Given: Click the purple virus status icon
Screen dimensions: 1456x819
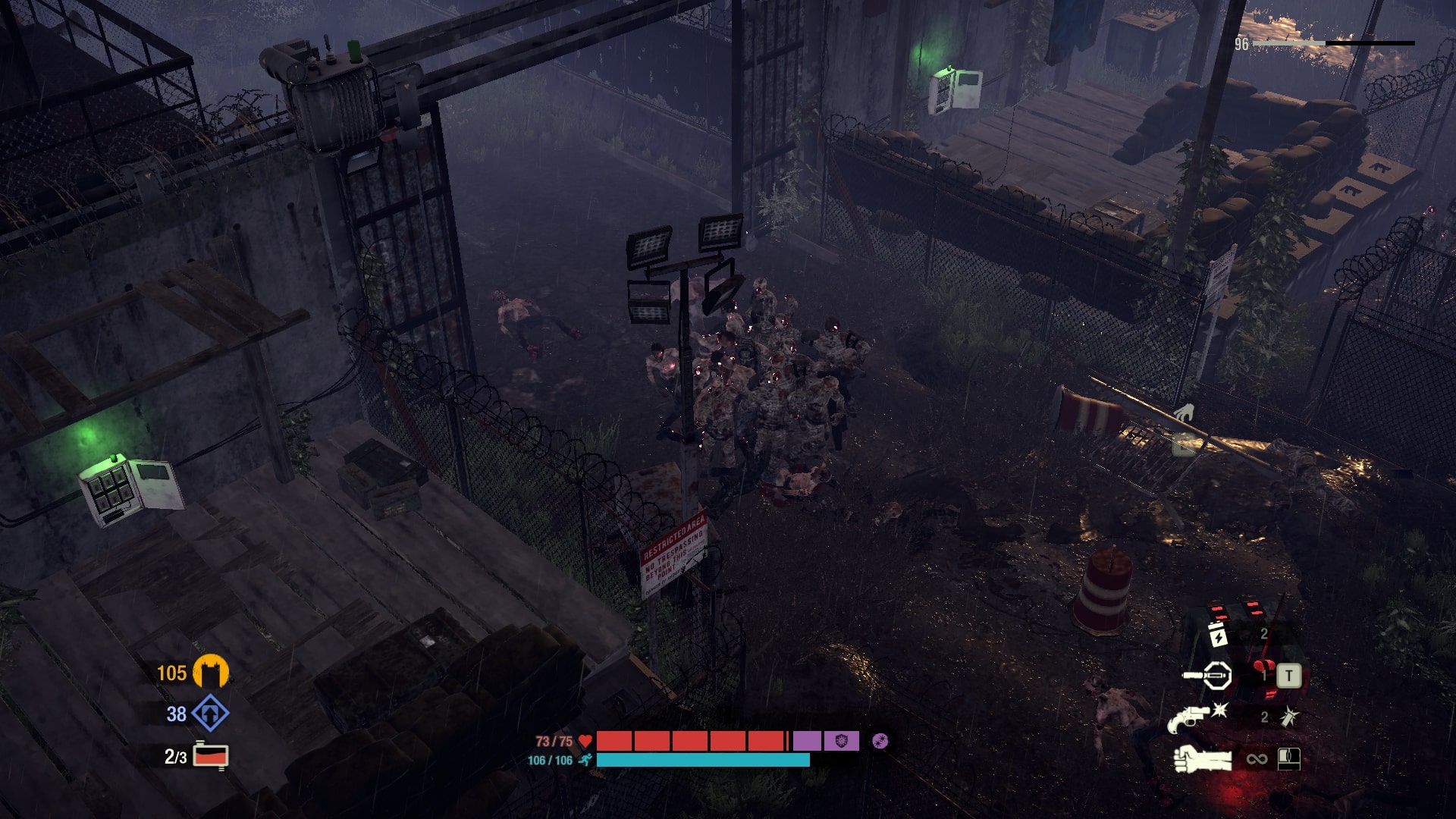Looking at the screenshot, I should click(880, 741).
